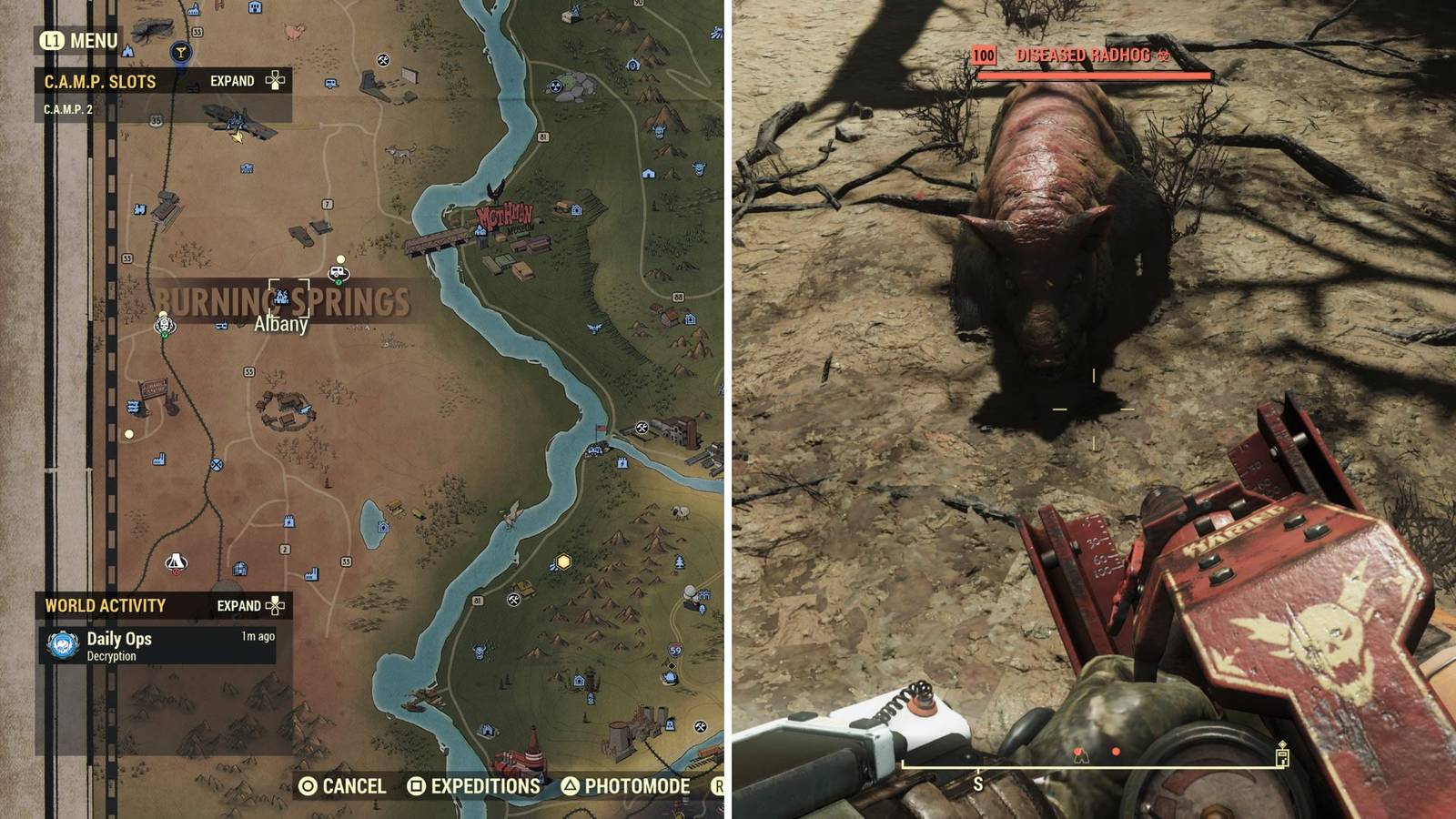Screen dimensions: 1456x819
Task: Click the martini glass bar location icon
Action: pos(180,53)
